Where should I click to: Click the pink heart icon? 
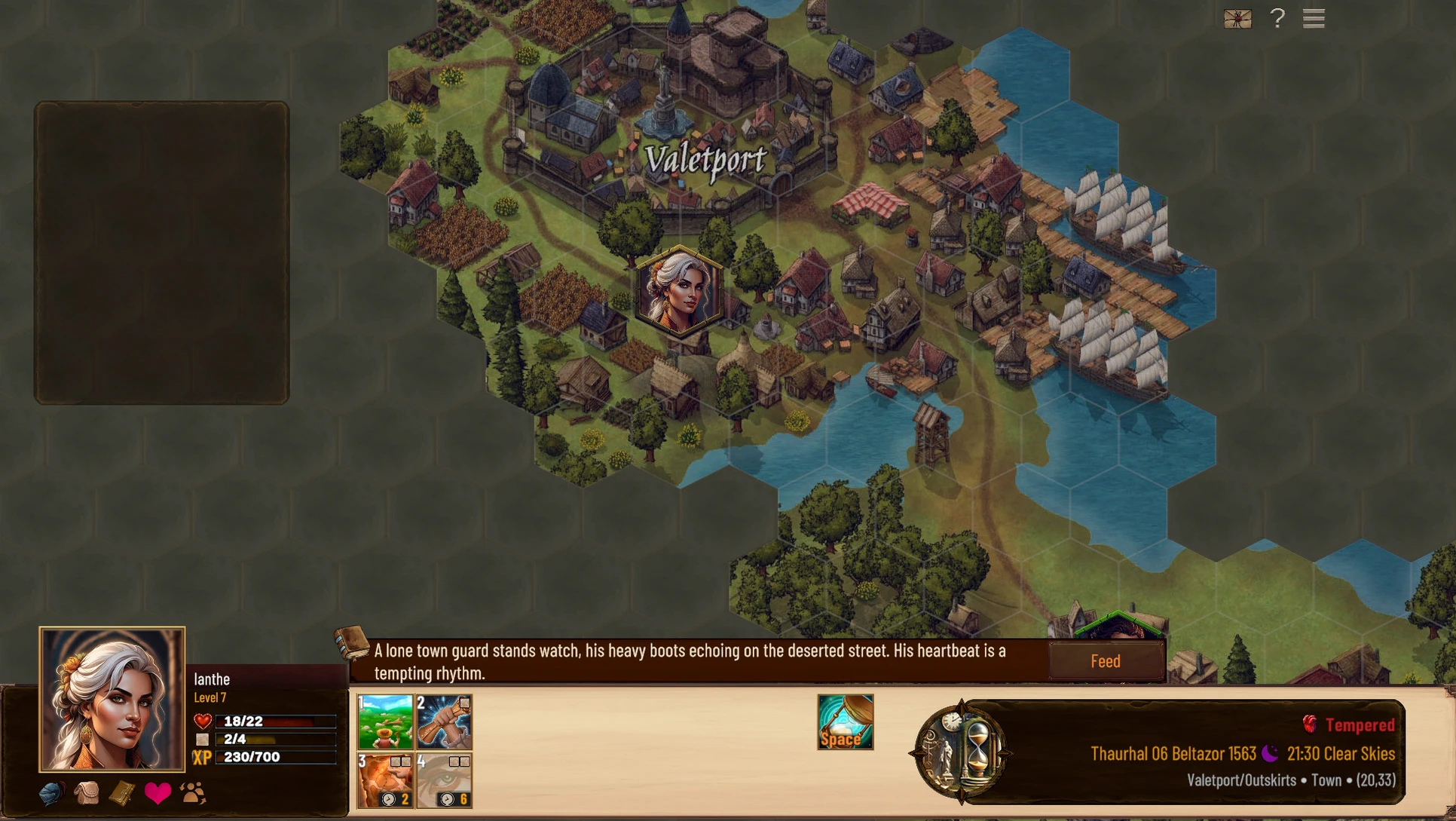pos(158,793)
